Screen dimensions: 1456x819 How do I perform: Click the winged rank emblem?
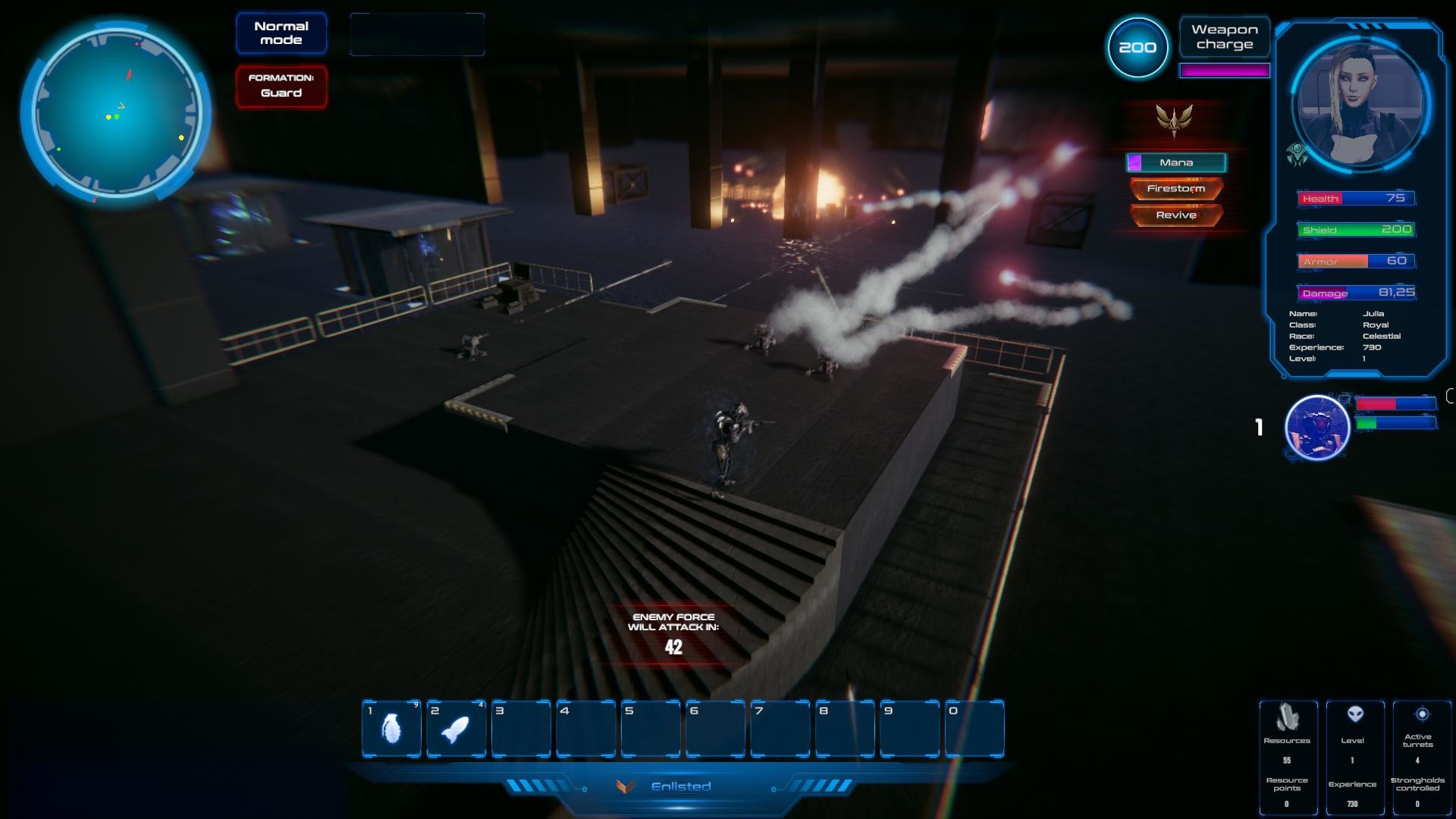pyautogui.click(x=1174, y=120)
